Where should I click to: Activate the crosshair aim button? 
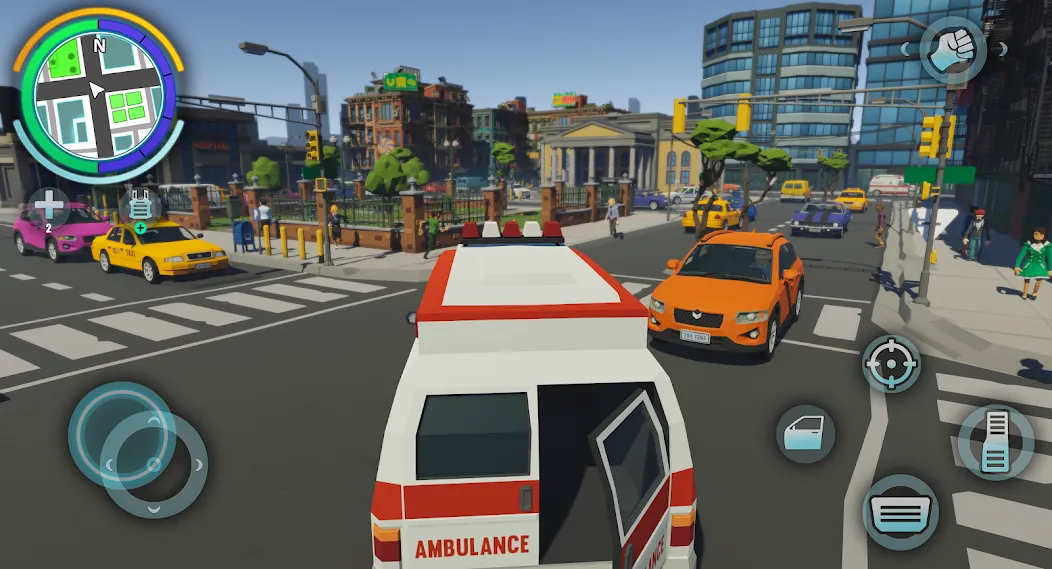point(892,364)
